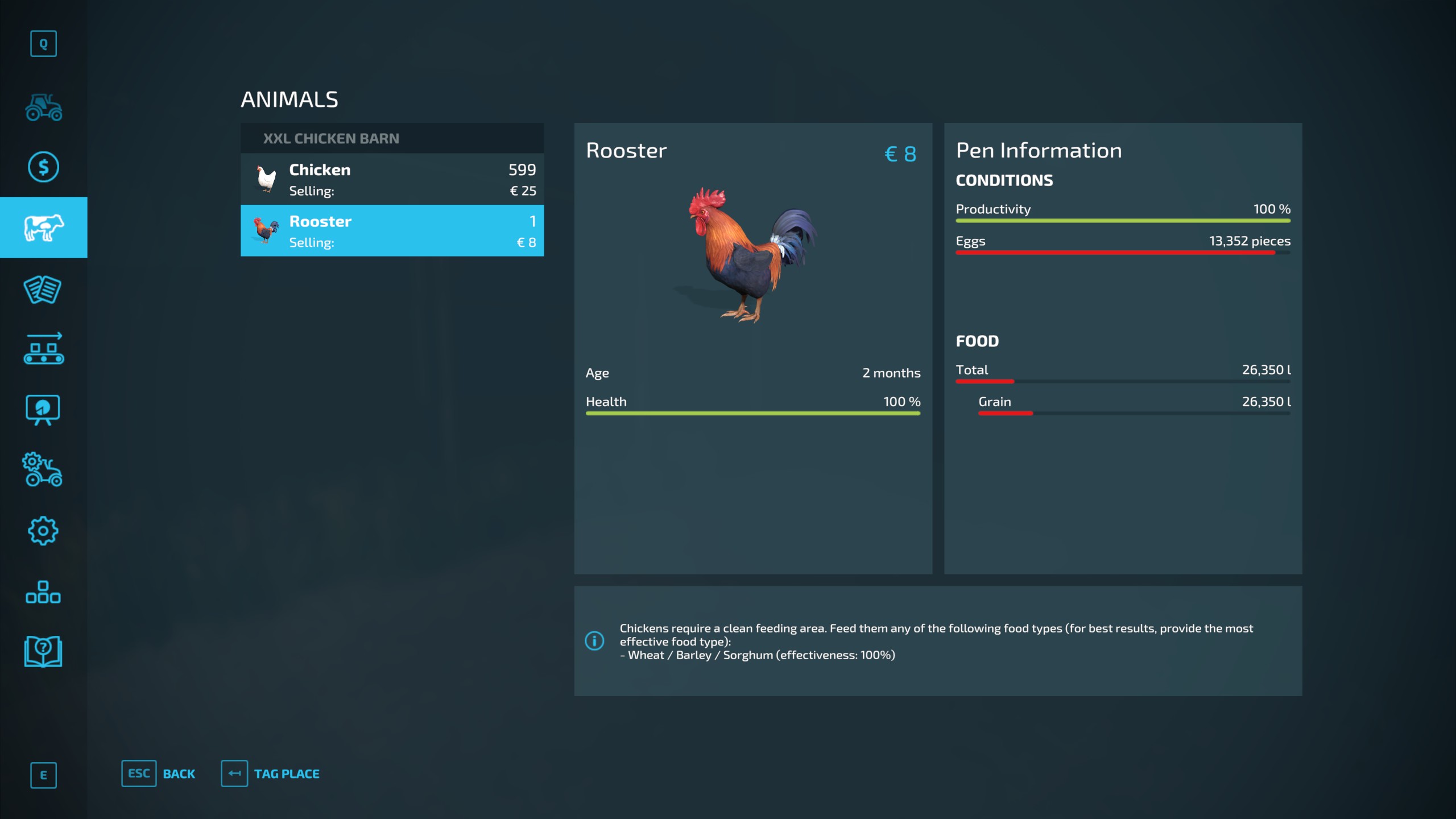1456x819 pixels.
Task: Select the Rooster row in the list
Action: coord(392,231)
